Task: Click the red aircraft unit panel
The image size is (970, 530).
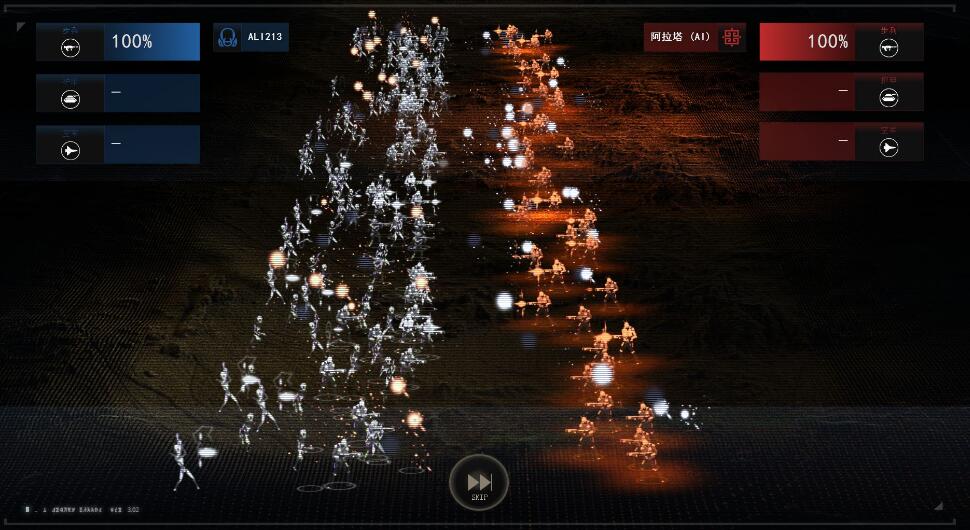Action: tap(840, 142)
